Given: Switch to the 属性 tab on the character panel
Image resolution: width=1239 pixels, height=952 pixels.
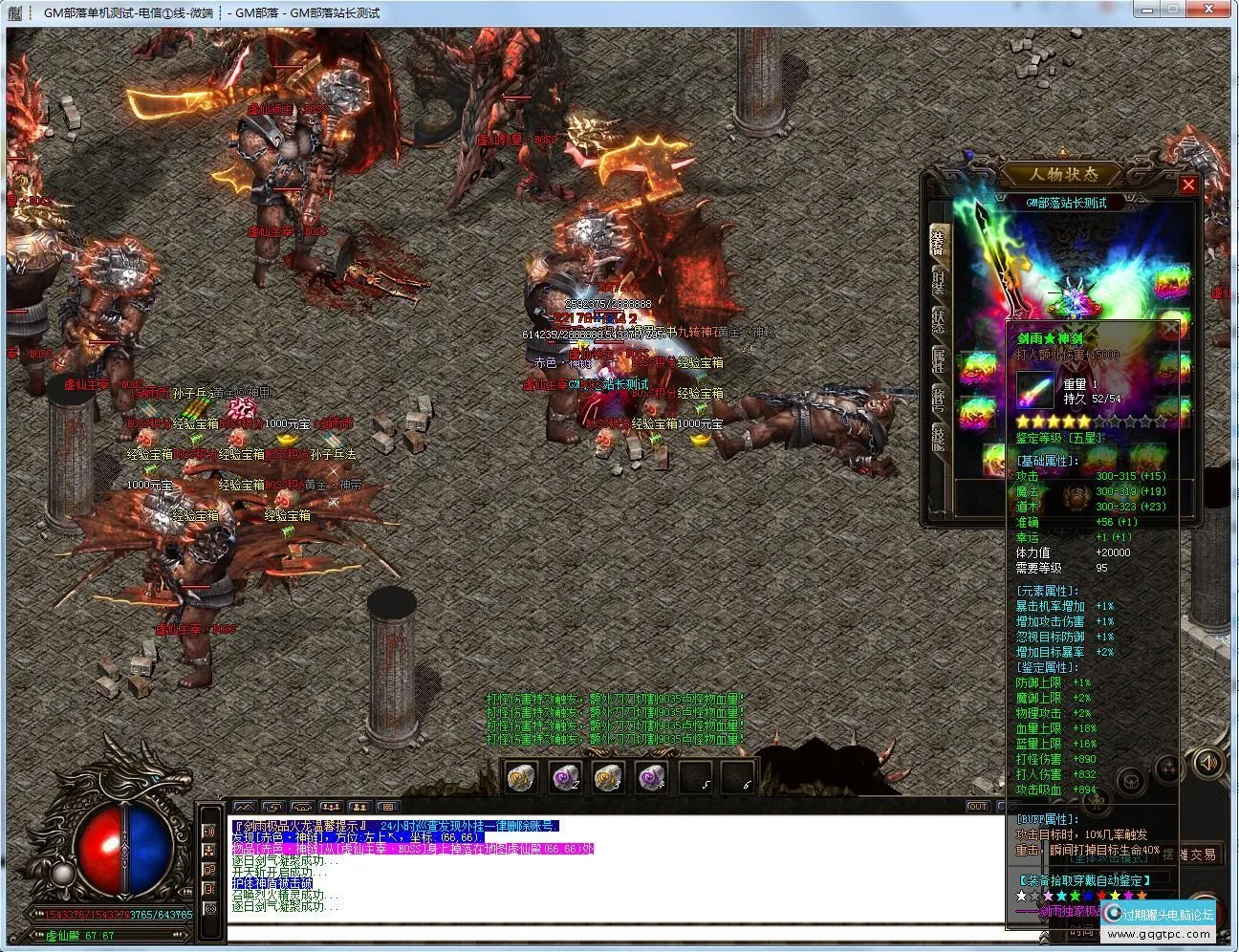Looking at the screenshot, I should point(939,361).
